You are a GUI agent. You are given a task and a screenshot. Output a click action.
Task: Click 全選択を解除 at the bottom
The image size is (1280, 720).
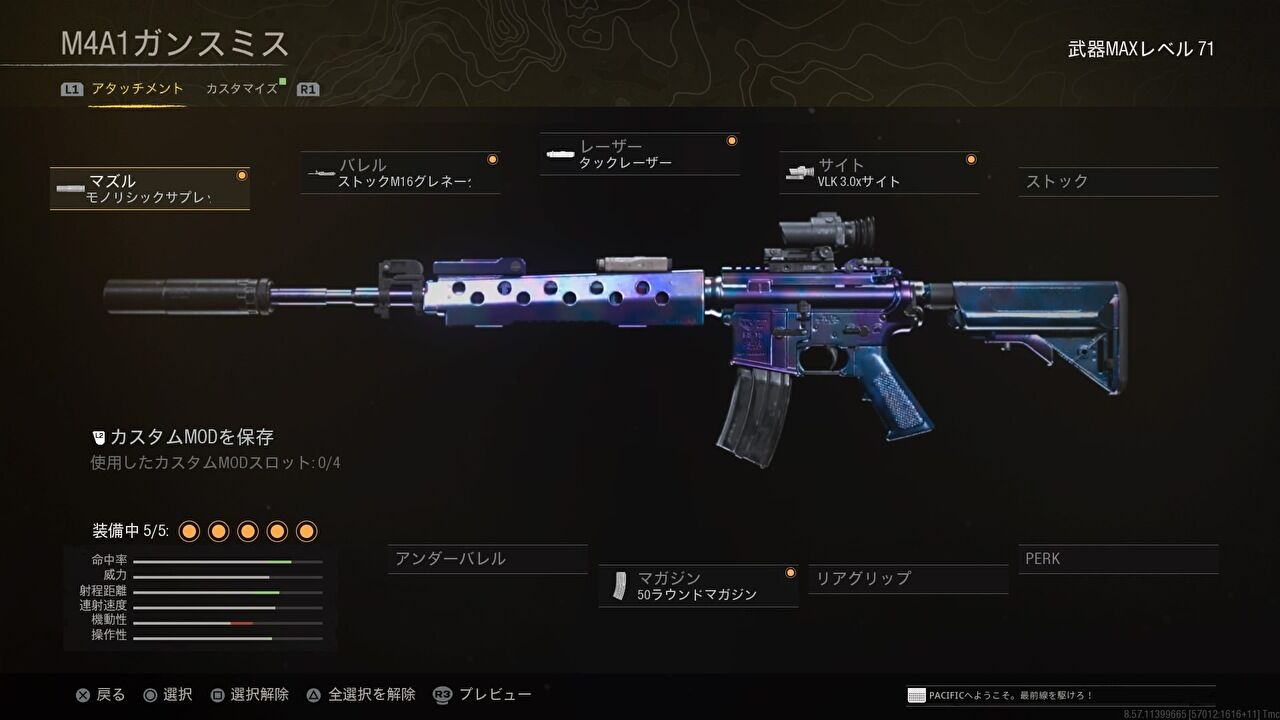[375, 694]
